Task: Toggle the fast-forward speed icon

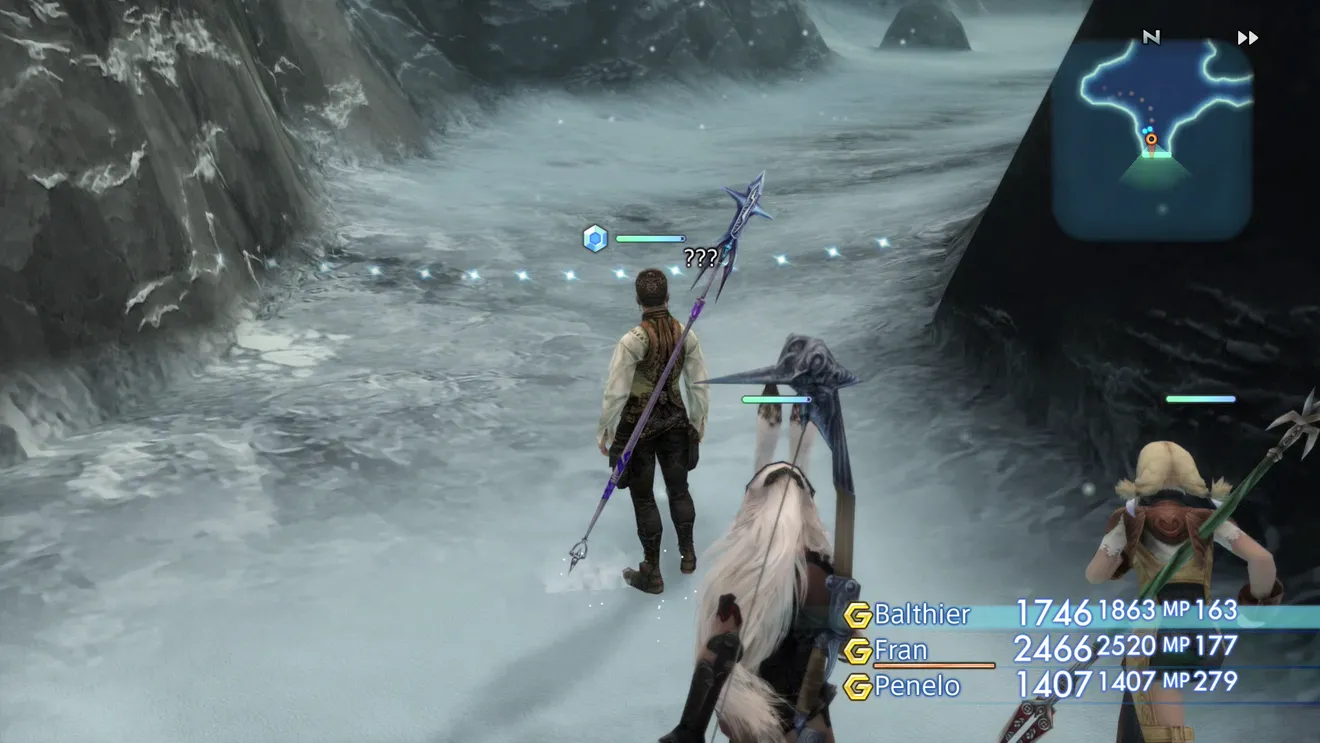Action: pos(1247,38)
